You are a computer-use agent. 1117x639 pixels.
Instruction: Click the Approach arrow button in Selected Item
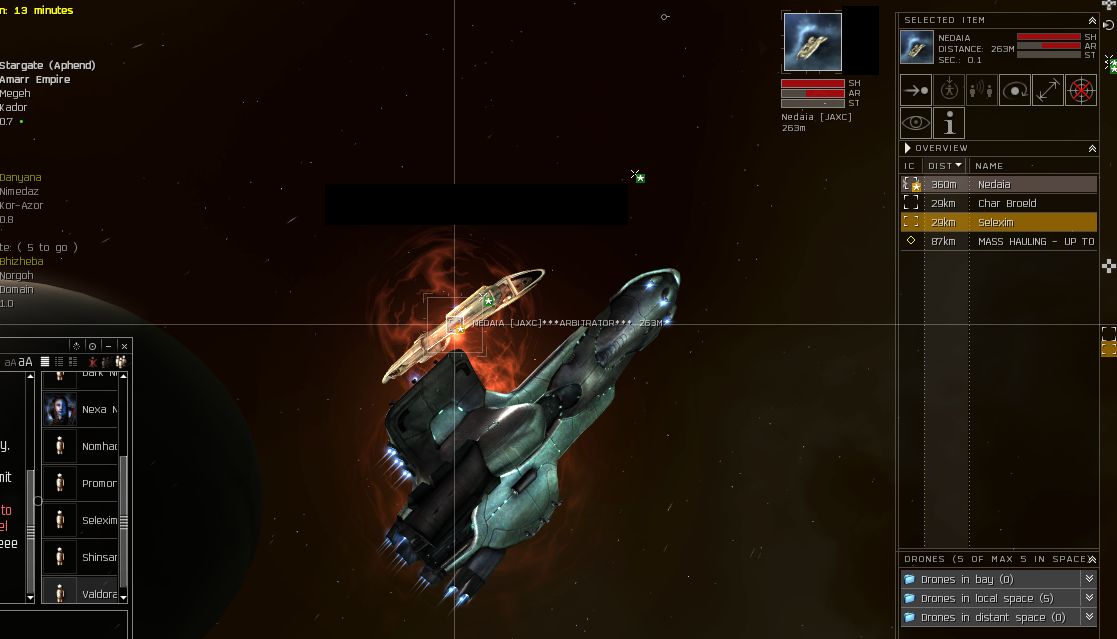click(916, 90)
